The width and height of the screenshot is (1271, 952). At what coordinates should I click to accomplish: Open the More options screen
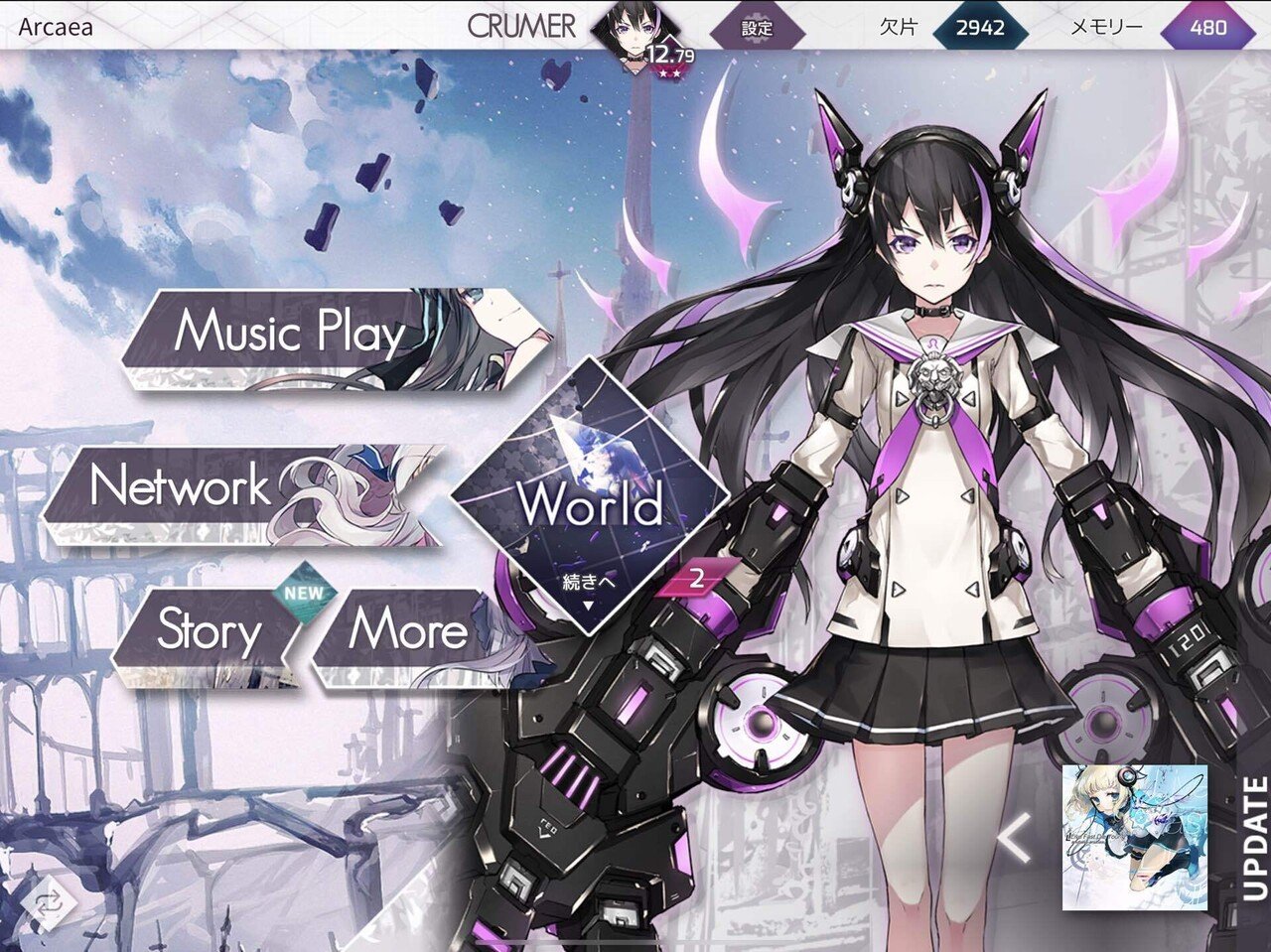point(407,633)
